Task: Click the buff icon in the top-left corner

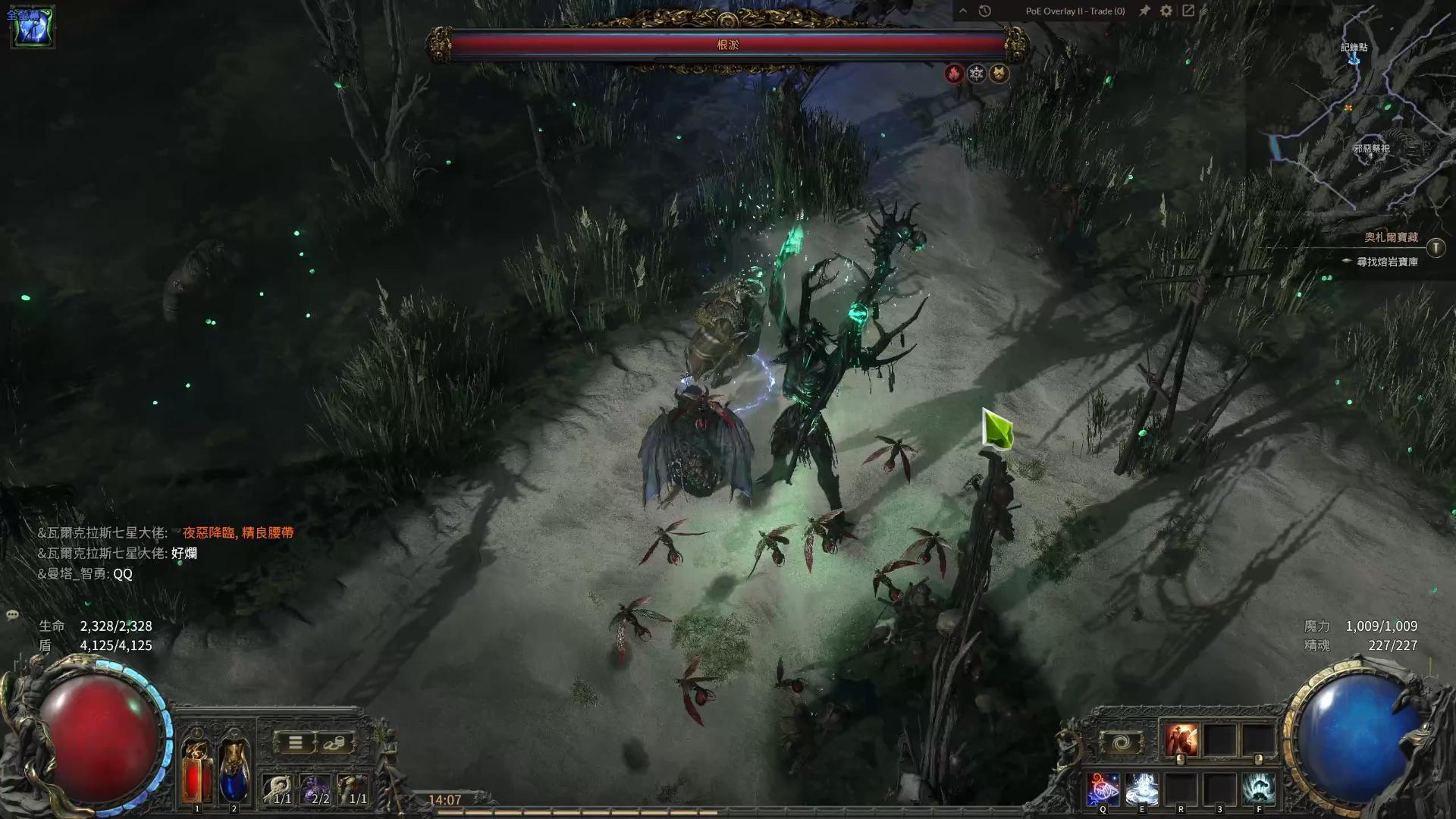Action: (32, 27)
